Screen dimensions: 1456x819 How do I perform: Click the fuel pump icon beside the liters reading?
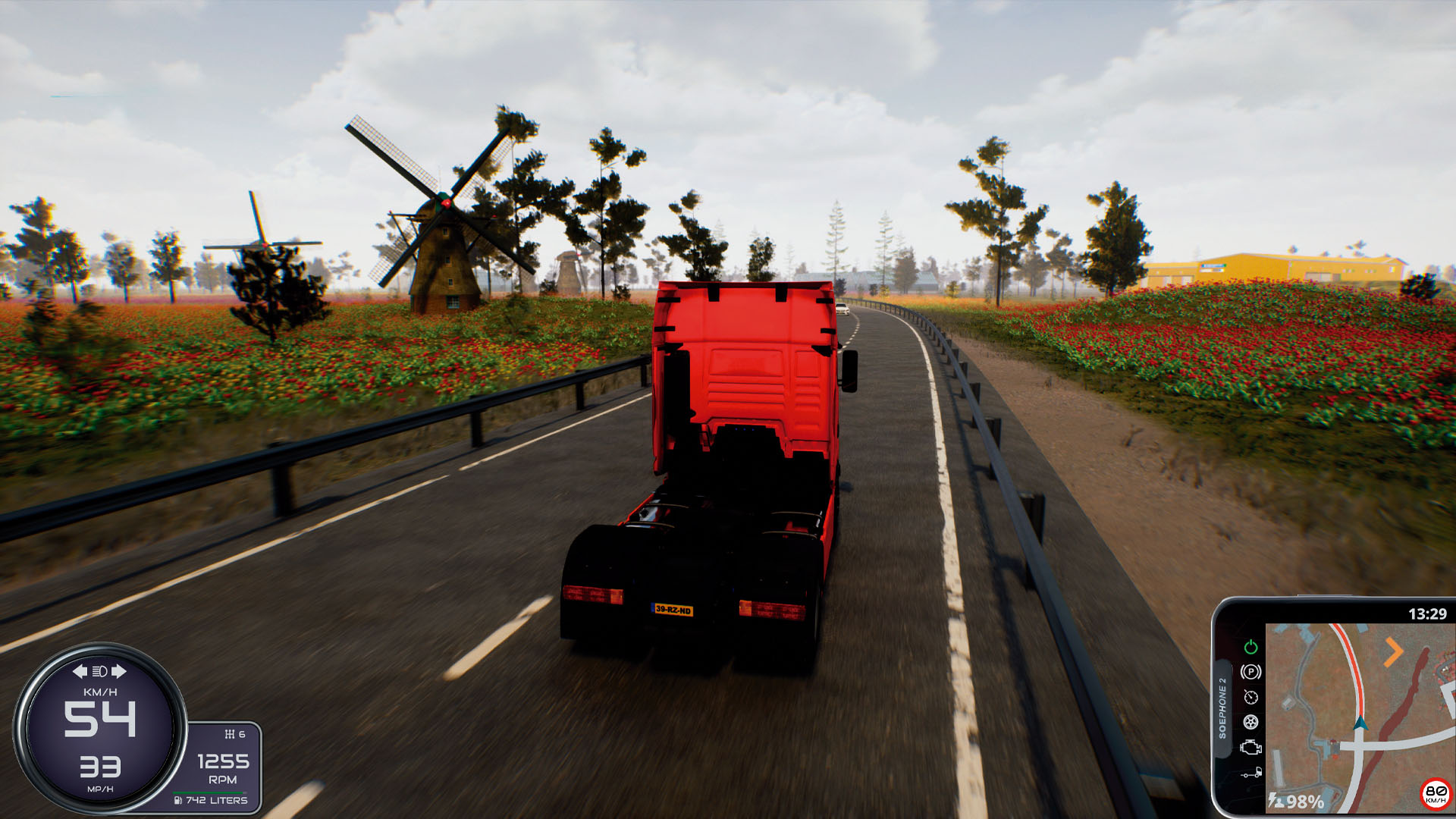pyautogui.click(x=179, y=800)
